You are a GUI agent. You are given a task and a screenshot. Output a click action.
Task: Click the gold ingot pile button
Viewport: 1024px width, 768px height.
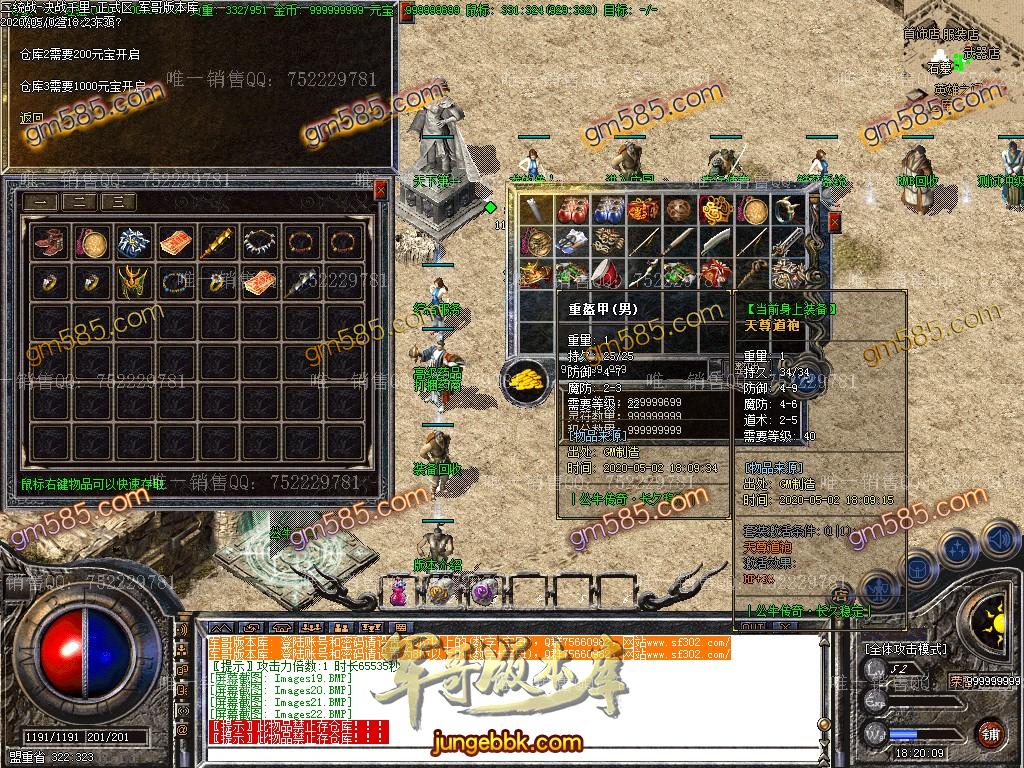click(522, 380)
